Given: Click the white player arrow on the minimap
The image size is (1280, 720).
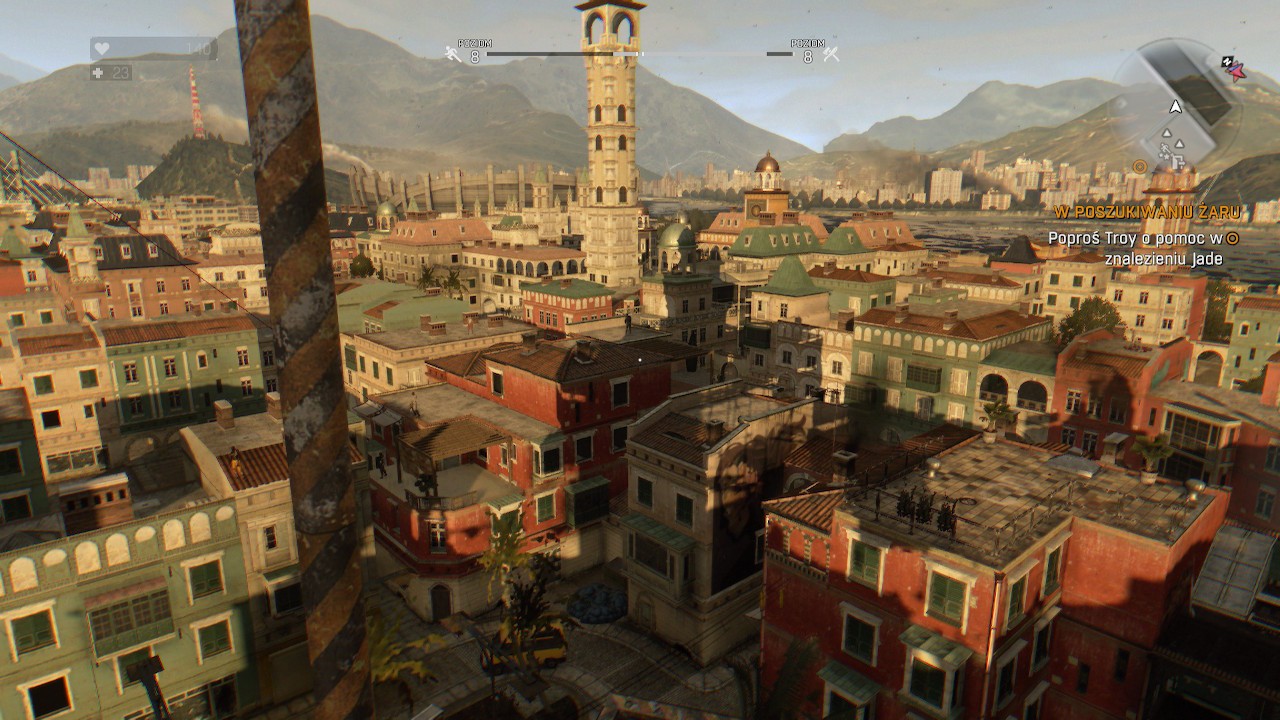Looking at the screenshot, I should point(1176,106).
